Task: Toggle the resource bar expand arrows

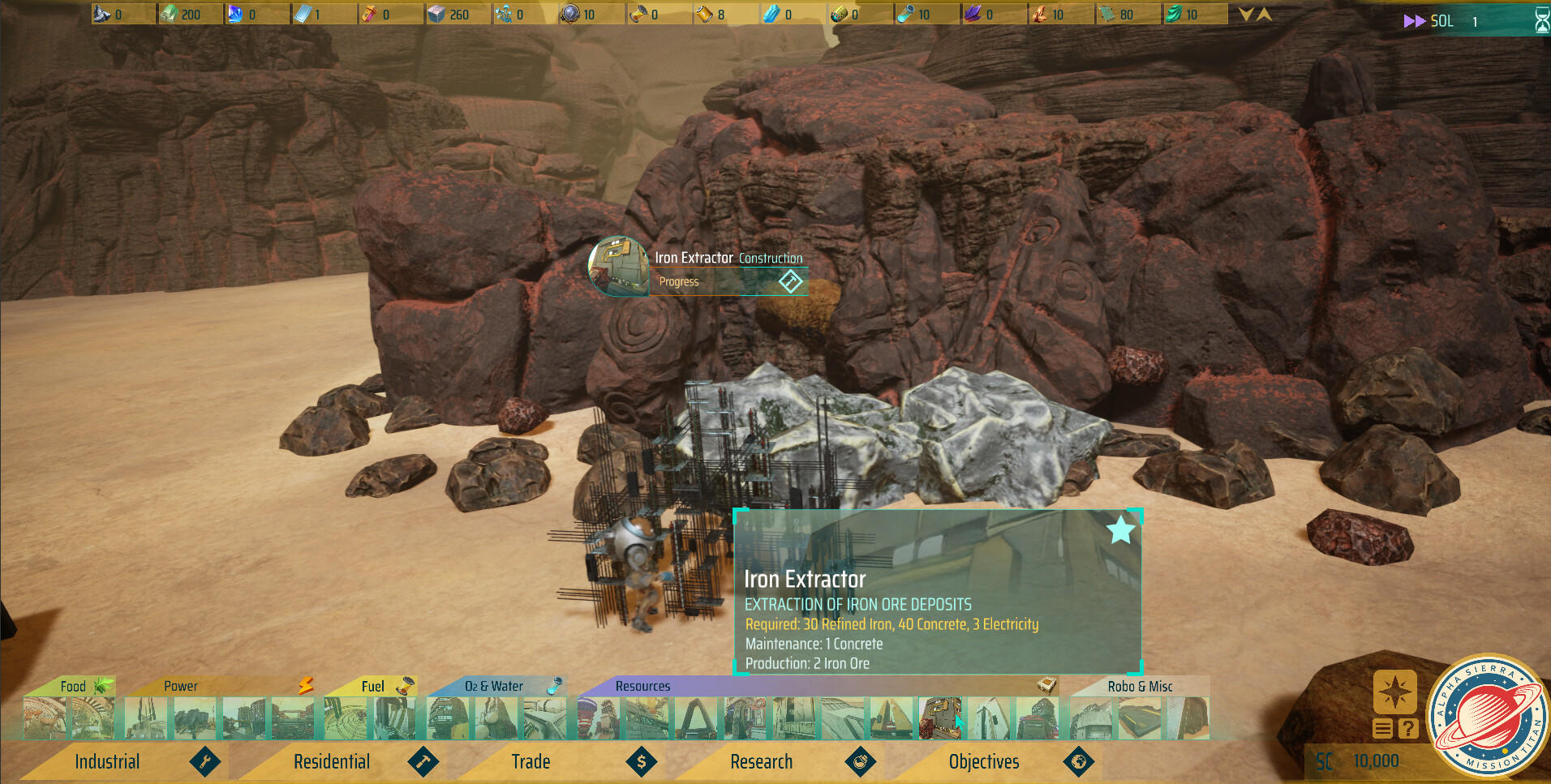Action: click(1255, 15)
